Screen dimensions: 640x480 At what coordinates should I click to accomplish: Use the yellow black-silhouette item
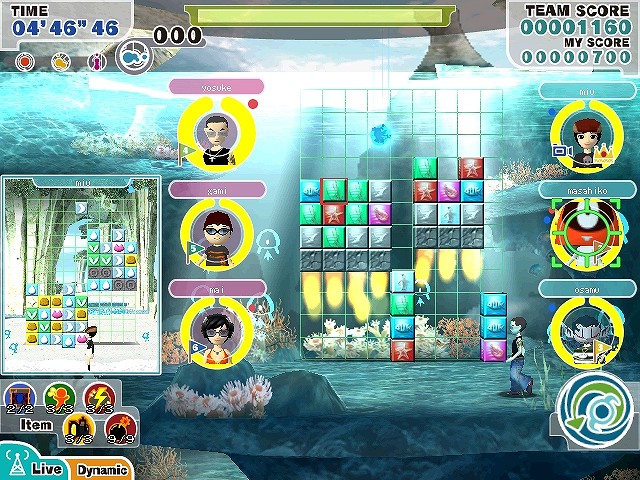(78, 429)
